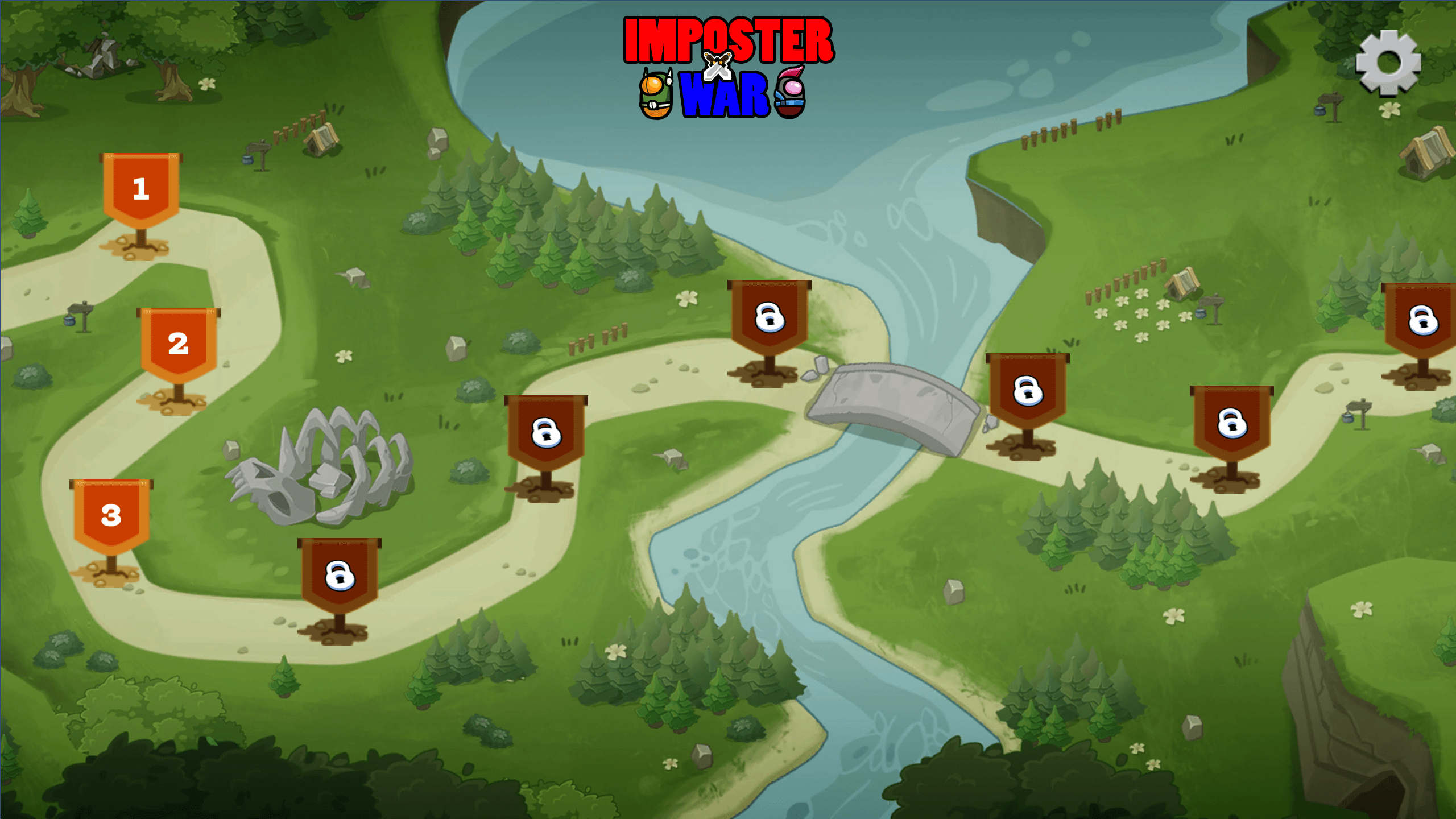This screenshot has height=819, width=1456.
Task: Click the locked banner below the skeleton bones
Action: pyautogui.click(x=340, y=576)
